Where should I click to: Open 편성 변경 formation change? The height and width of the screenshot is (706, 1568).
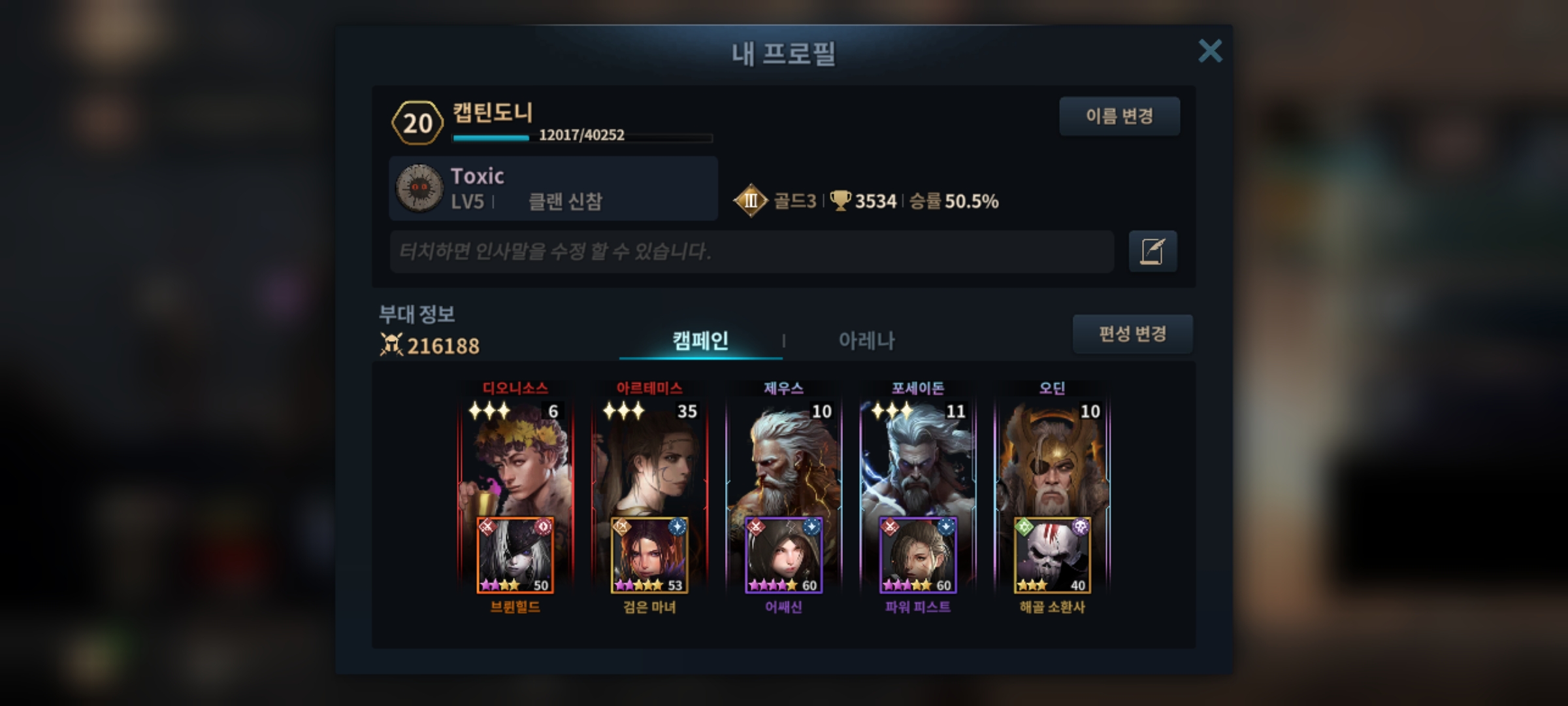1132,334
